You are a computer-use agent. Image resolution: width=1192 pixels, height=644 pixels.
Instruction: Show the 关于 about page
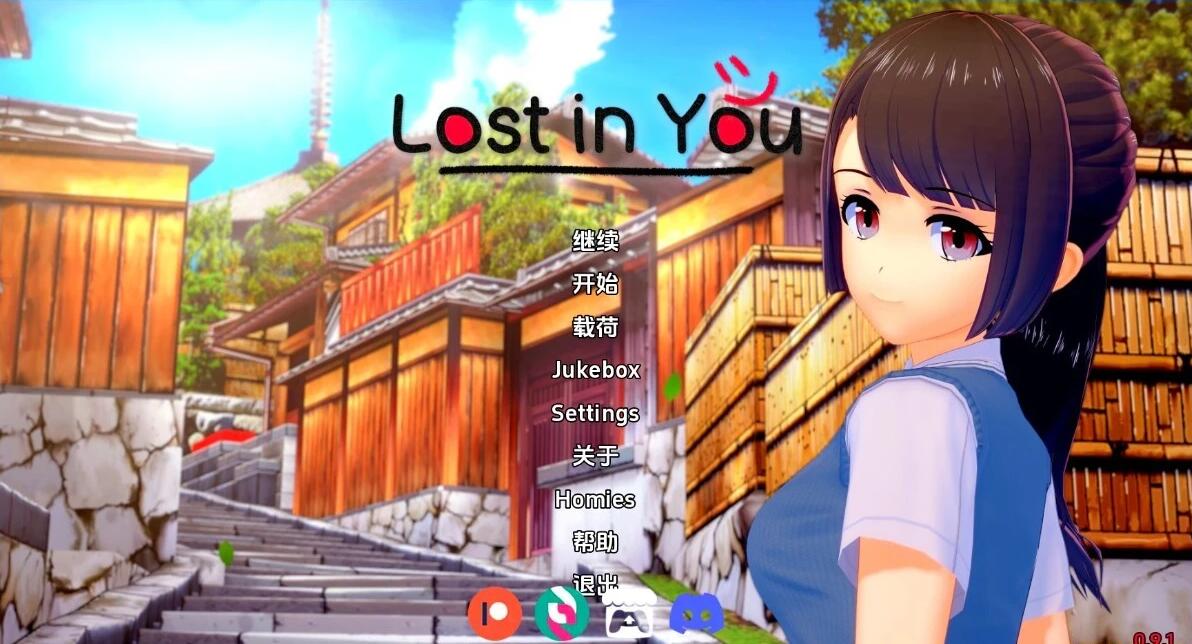pos(595,456)
